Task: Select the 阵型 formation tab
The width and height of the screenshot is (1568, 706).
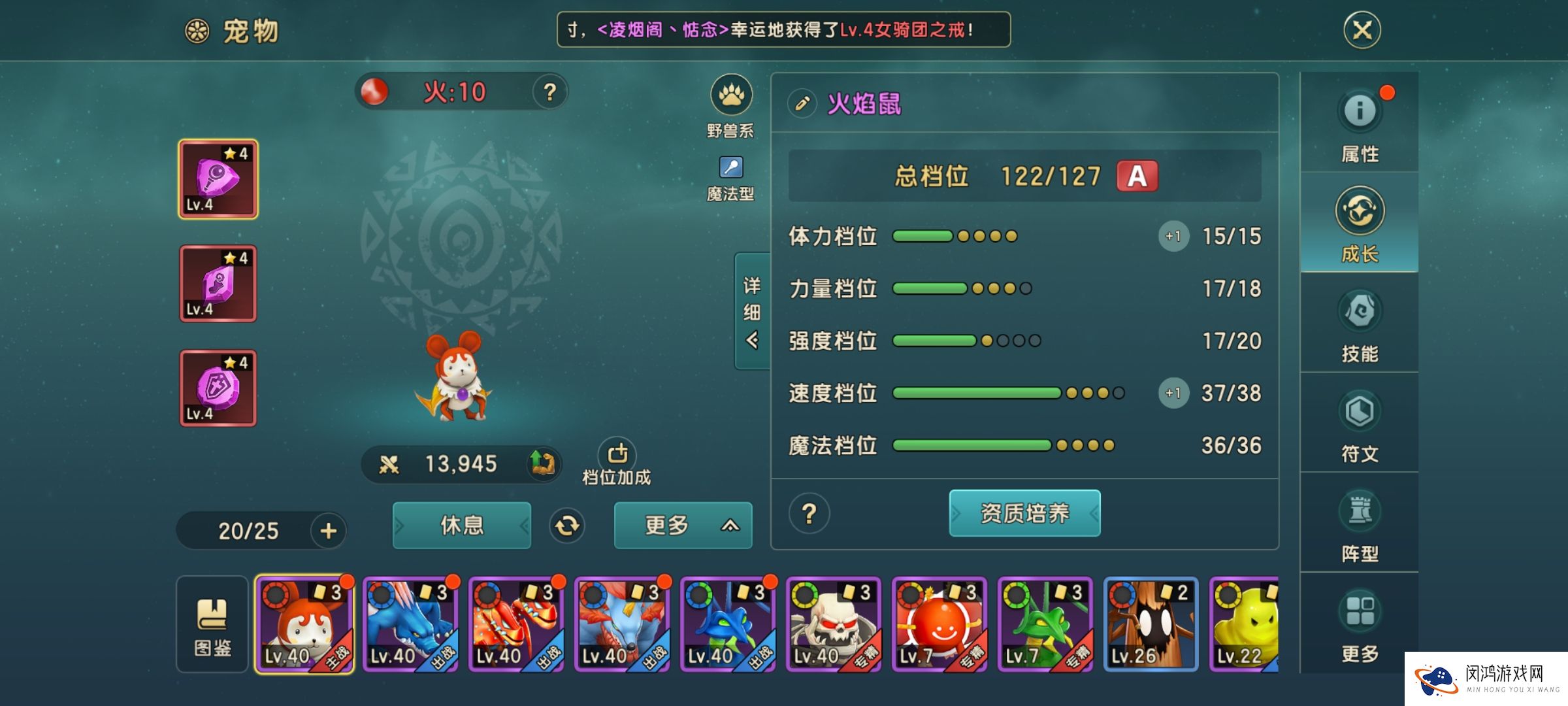Action: 1360,524
